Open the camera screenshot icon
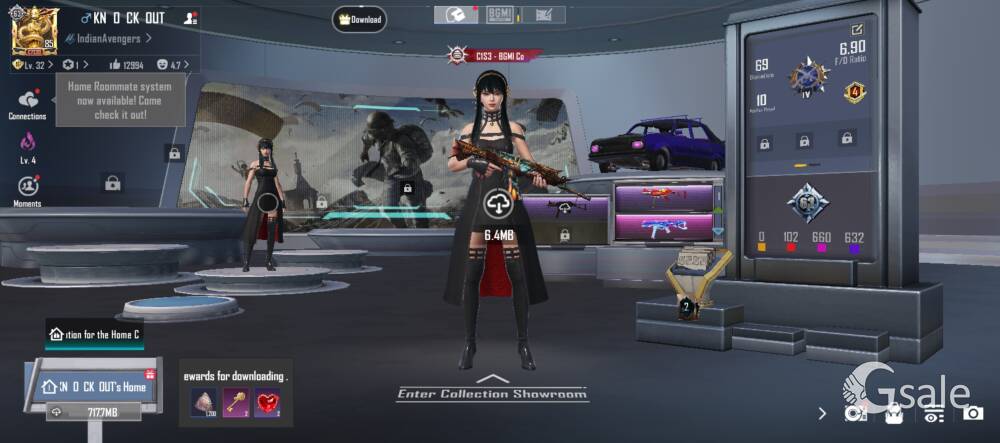Viewport: 1000px width, 443px height. [x=973, y=412]
